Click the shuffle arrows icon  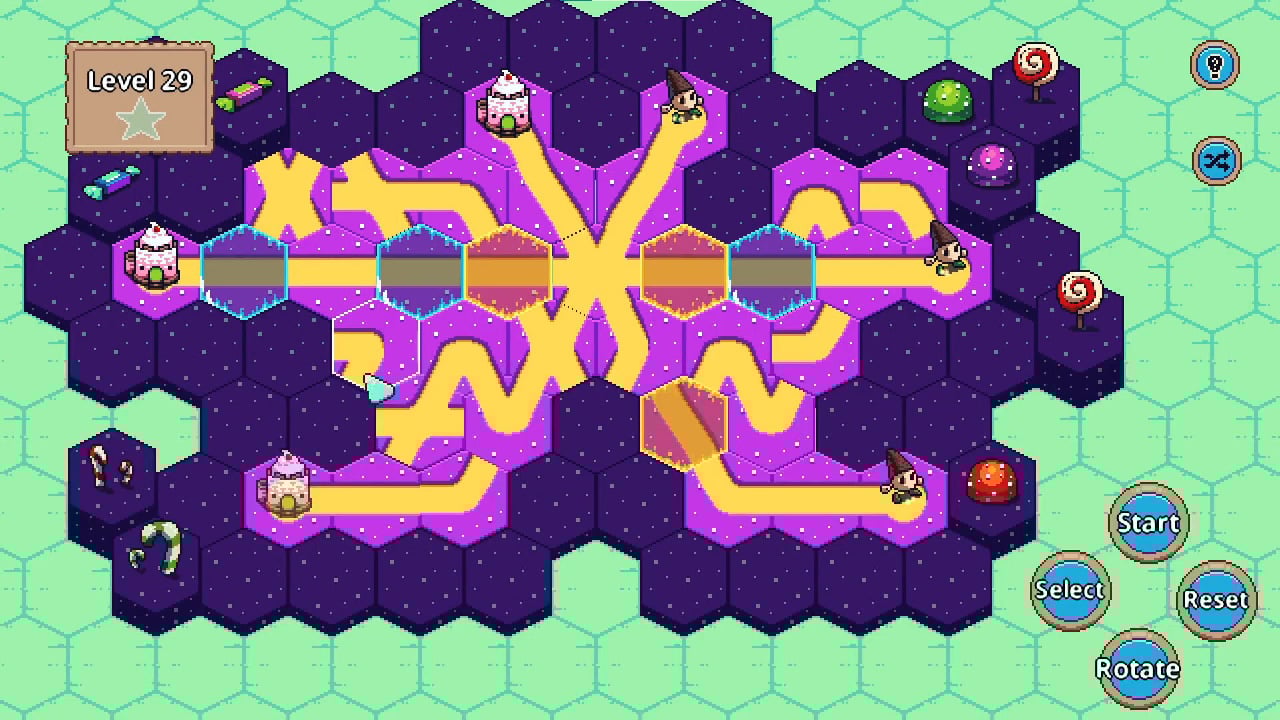click(1217, 161)
